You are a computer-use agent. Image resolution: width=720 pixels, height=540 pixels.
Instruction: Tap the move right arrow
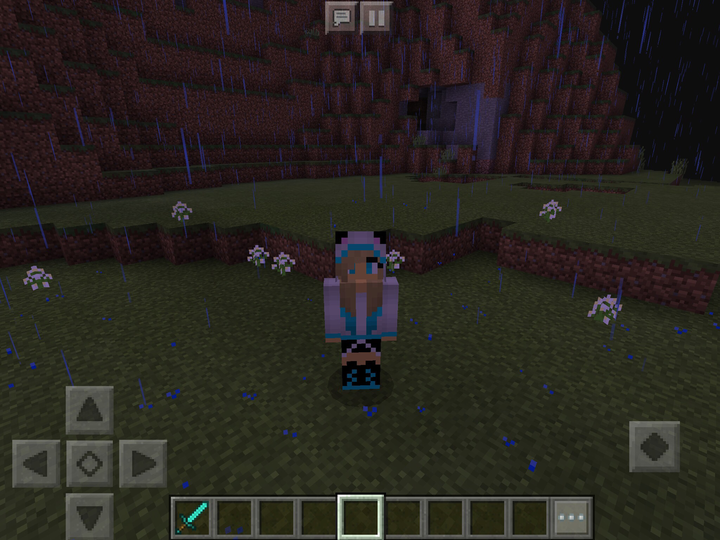142,464
